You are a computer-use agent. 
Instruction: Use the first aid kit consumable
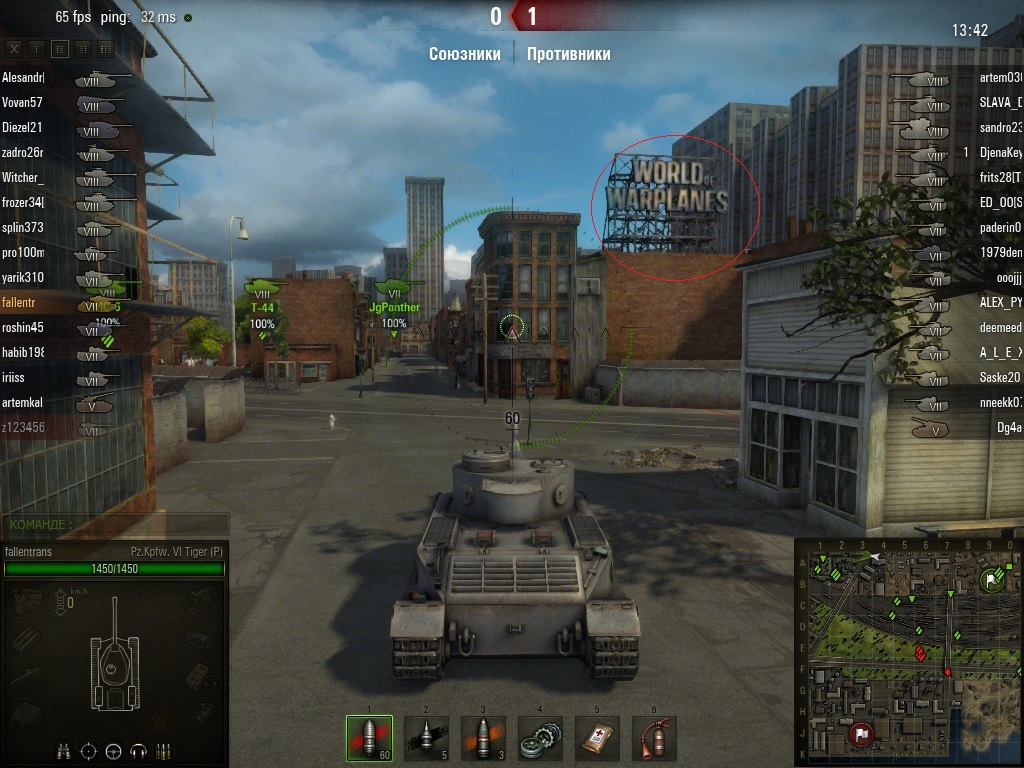(x=597, y=738)
